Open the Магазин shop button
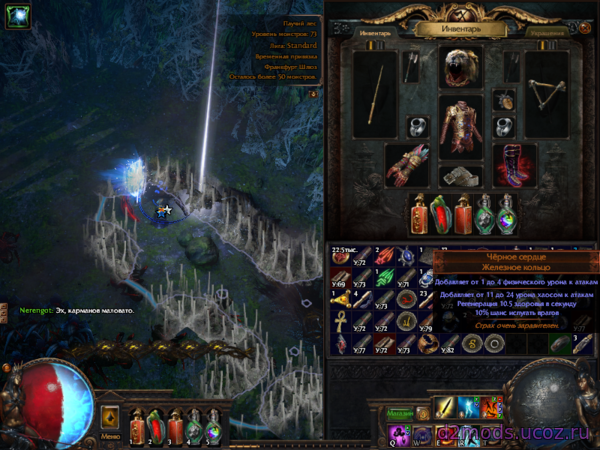 click(x=401, y=413)
